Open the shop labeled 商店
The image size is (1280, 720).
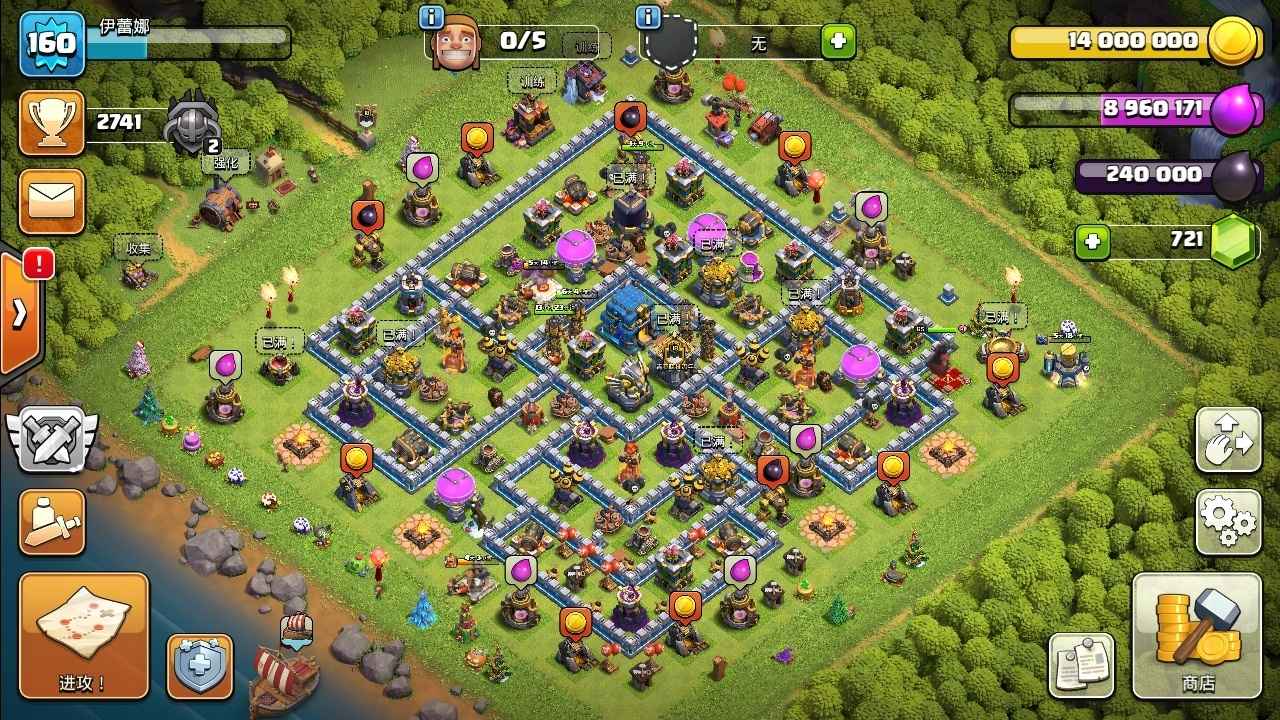[1197, 635]
